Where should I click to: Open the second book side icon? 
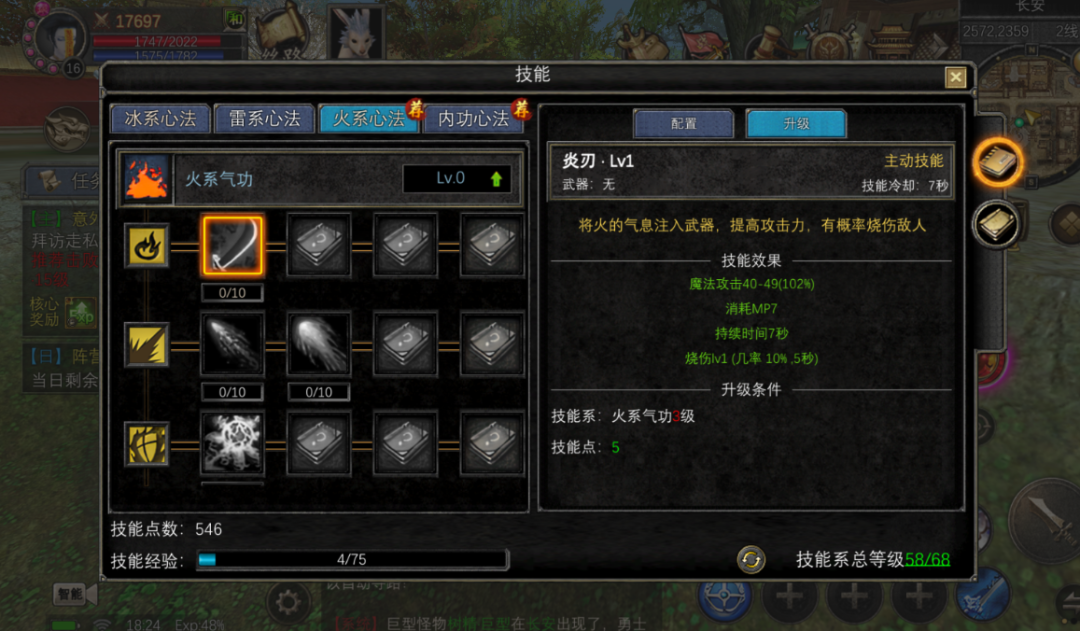[997, 225]
